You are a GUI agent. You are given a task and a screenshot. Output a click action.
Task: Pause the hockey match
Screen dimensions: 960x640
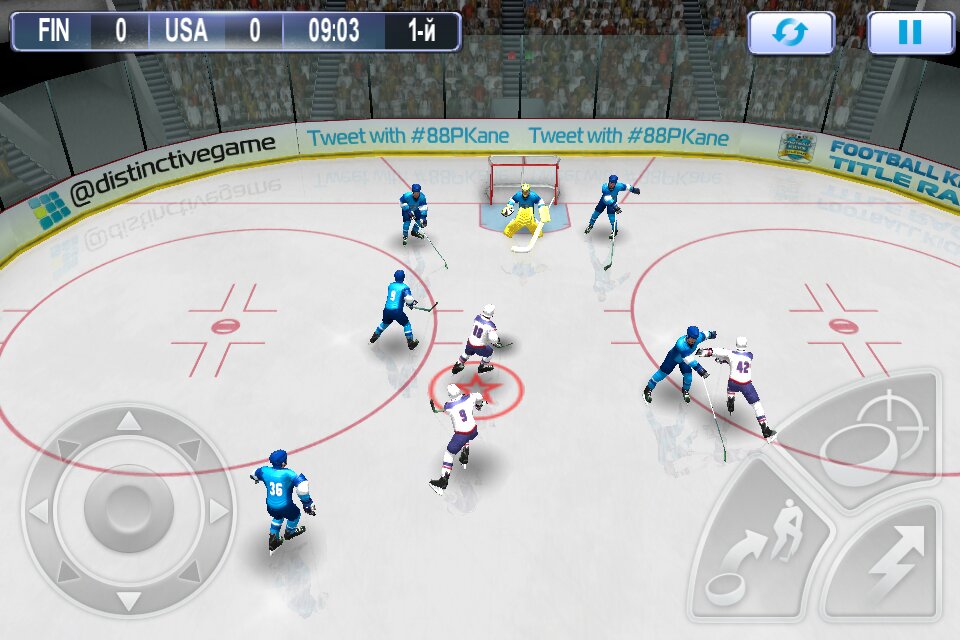[x=910, y=33]
